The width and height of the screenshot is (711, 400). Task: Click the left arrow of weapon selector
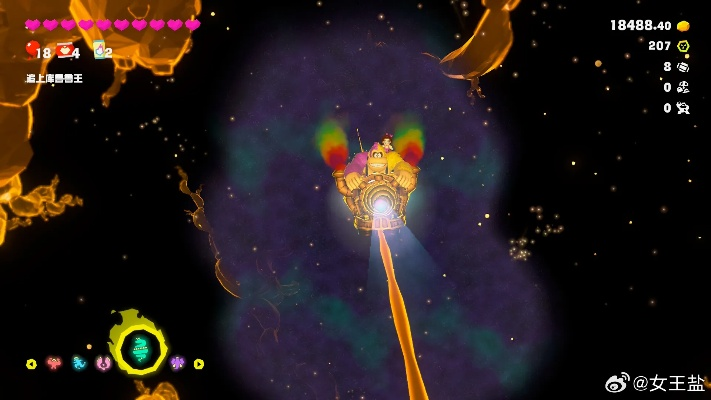tap(31, 364)
